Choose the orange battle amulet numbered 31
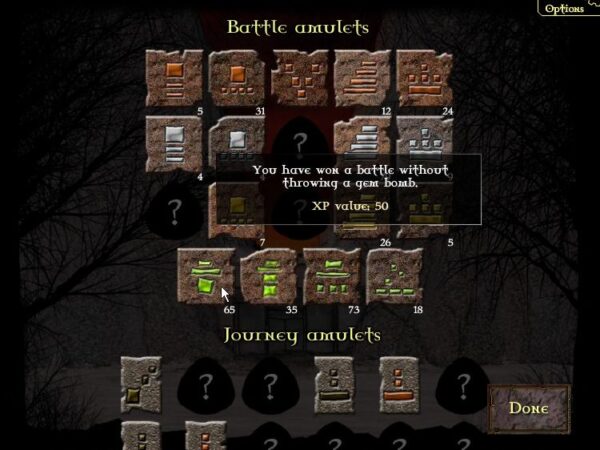600x450 pixels. click(237, 77)
